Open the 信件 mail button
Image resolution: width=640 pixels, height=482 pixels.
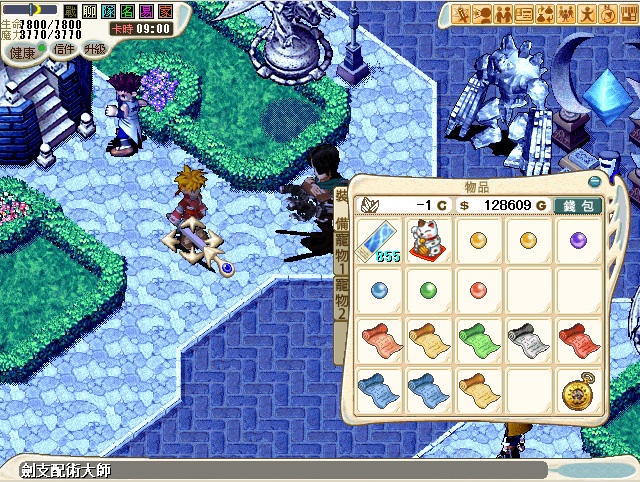pos(64,49)
